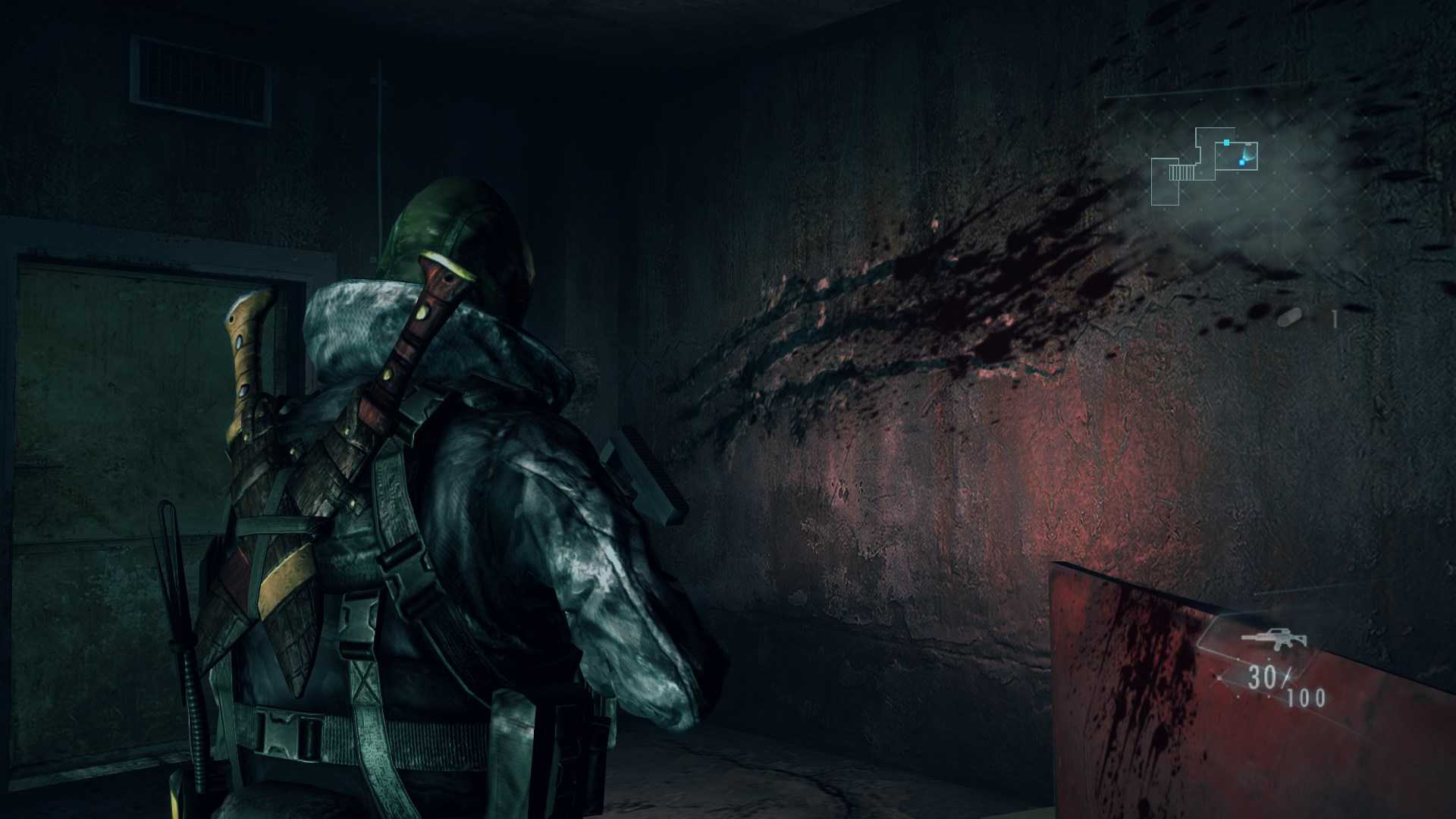Click the staircase symbol inside the minimap
The image size is (1456, 819).
click(1181, 174)
